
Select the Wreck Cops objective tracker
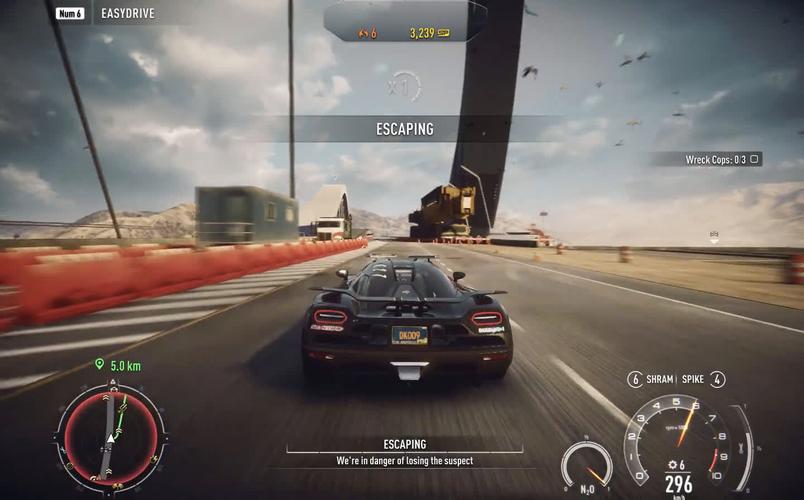722,159
